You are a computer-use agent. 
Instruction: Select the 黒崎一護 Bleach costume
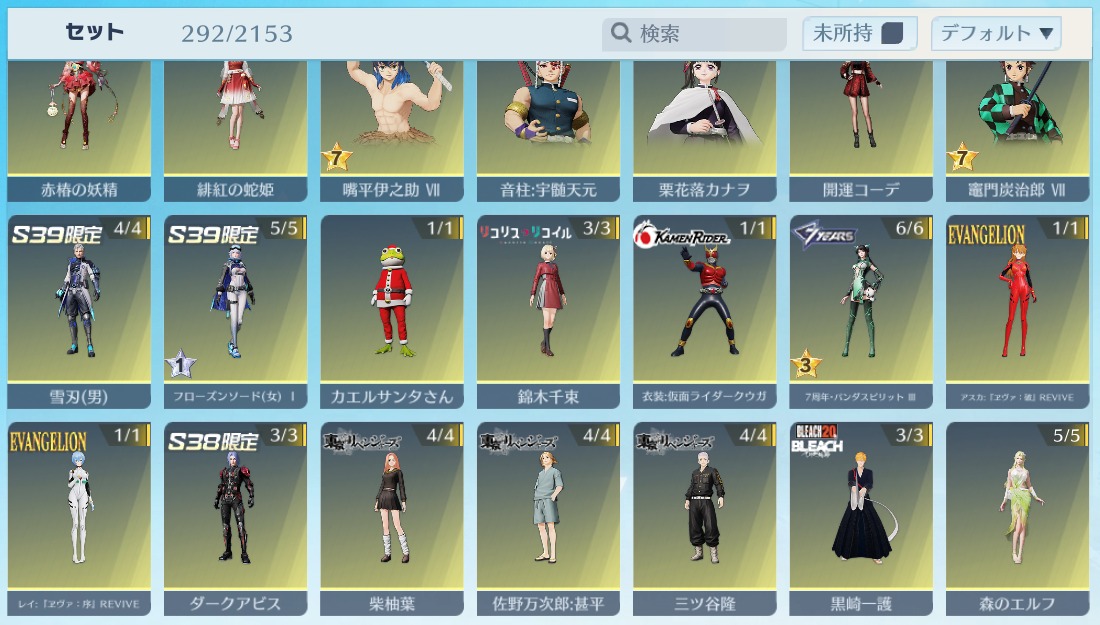click(861, 517)
